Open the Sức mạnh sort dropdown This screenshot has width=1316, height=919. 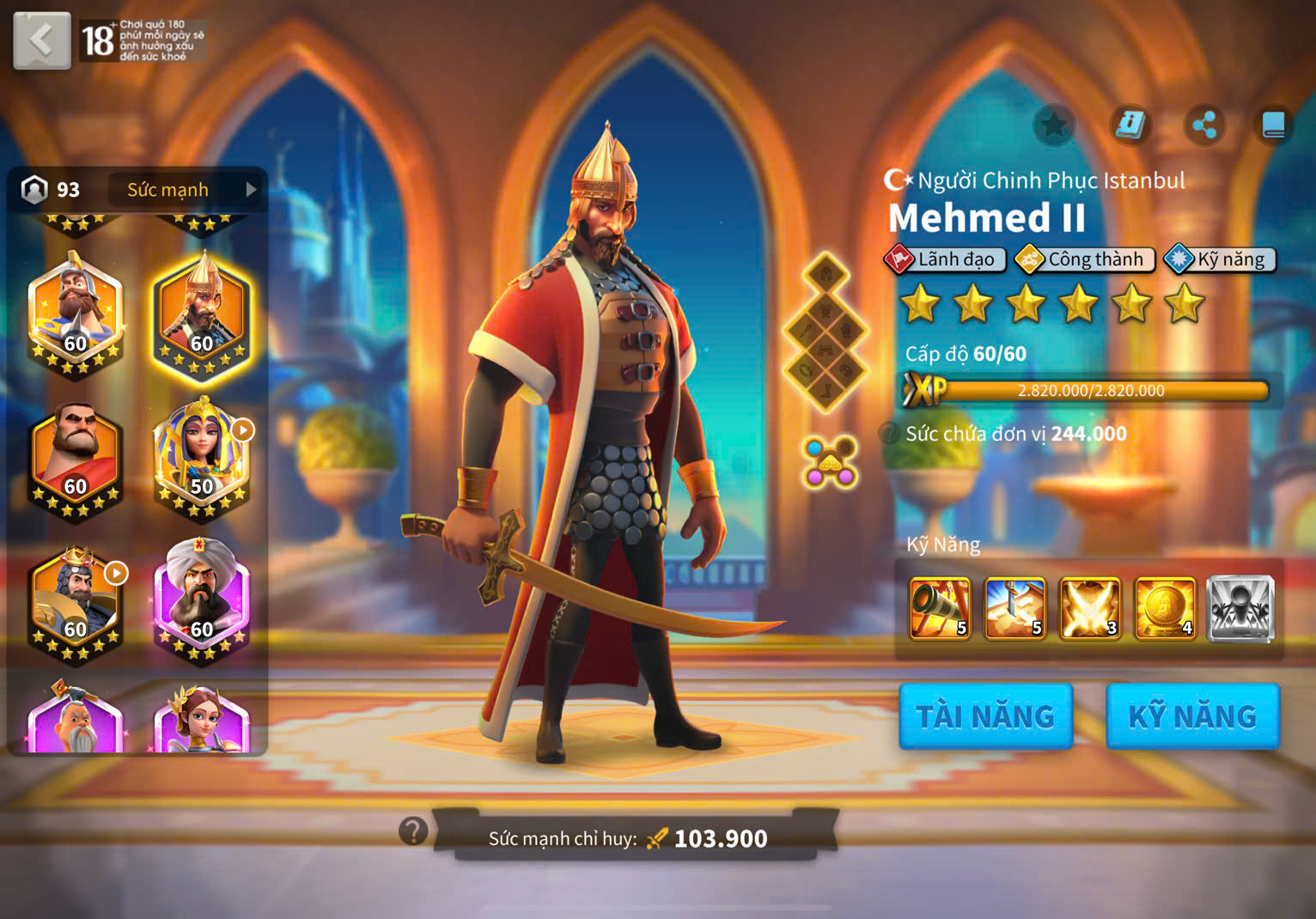tap(184, 190)
